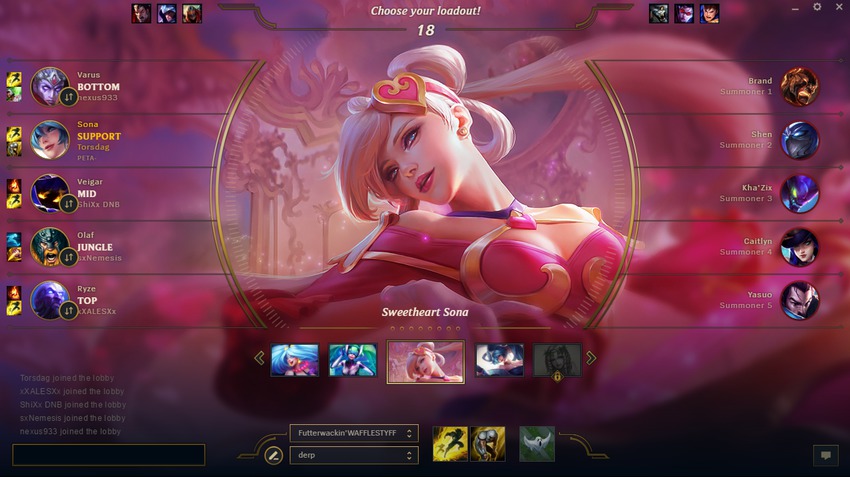Open the ward skin selector
This screenshot has width=850, height=477.
pyautogui.click(x=537, y=444)
